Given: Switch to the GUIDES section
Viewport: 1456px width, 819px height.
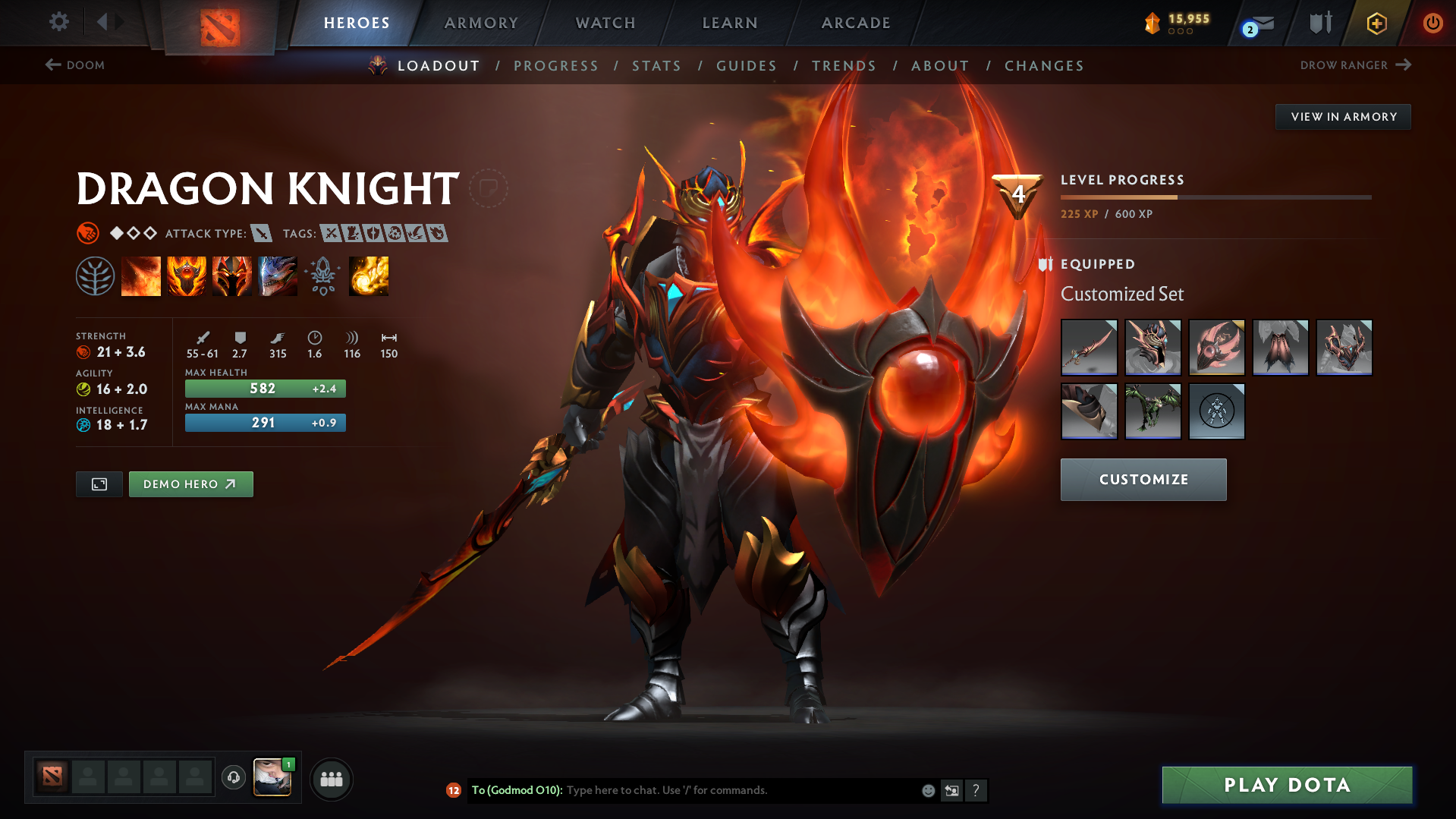Looking at the screenshot, I should [x=746, y=66].
